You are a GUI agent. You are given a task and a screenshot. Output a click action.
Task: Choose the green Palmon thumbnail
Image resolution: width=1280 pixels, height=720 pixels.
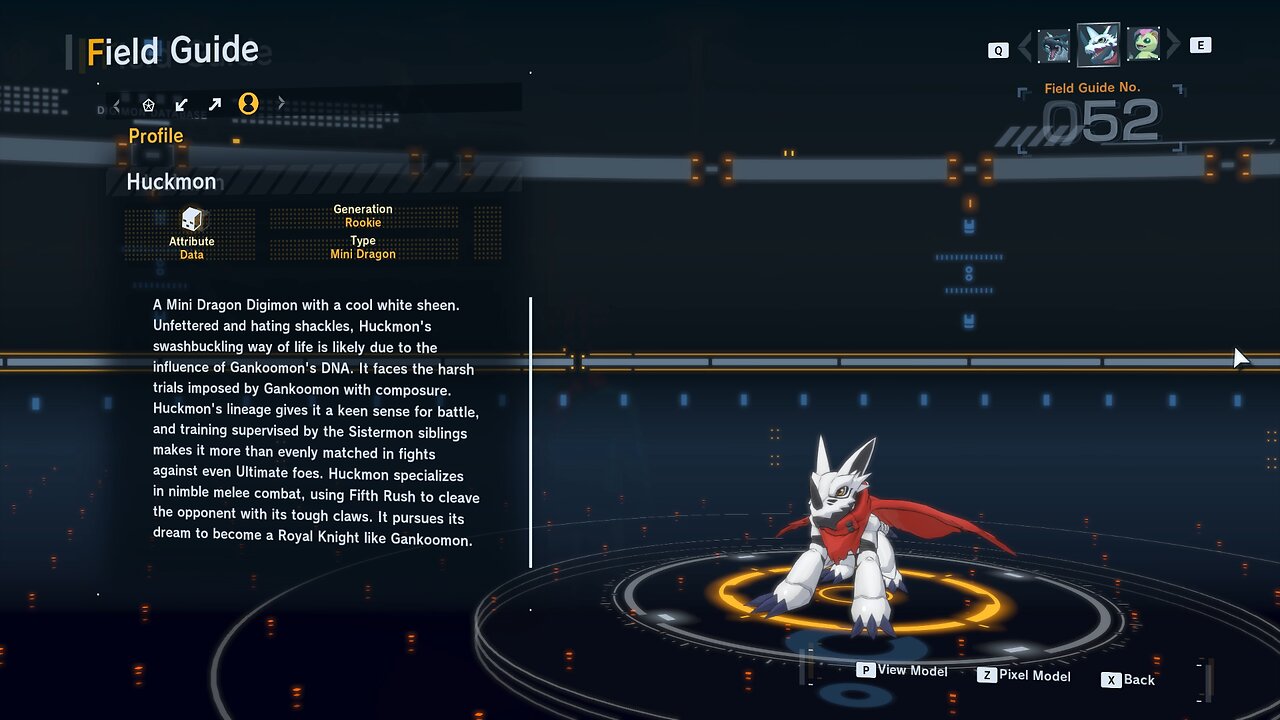[x=1143, y=45]
